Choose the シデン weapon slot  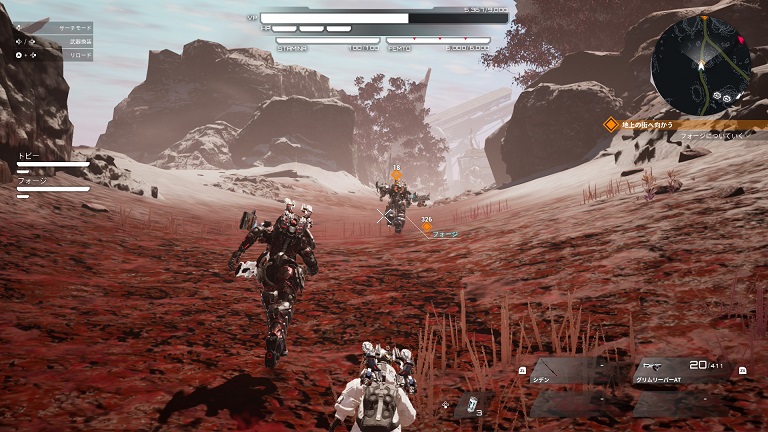[570, 371]
